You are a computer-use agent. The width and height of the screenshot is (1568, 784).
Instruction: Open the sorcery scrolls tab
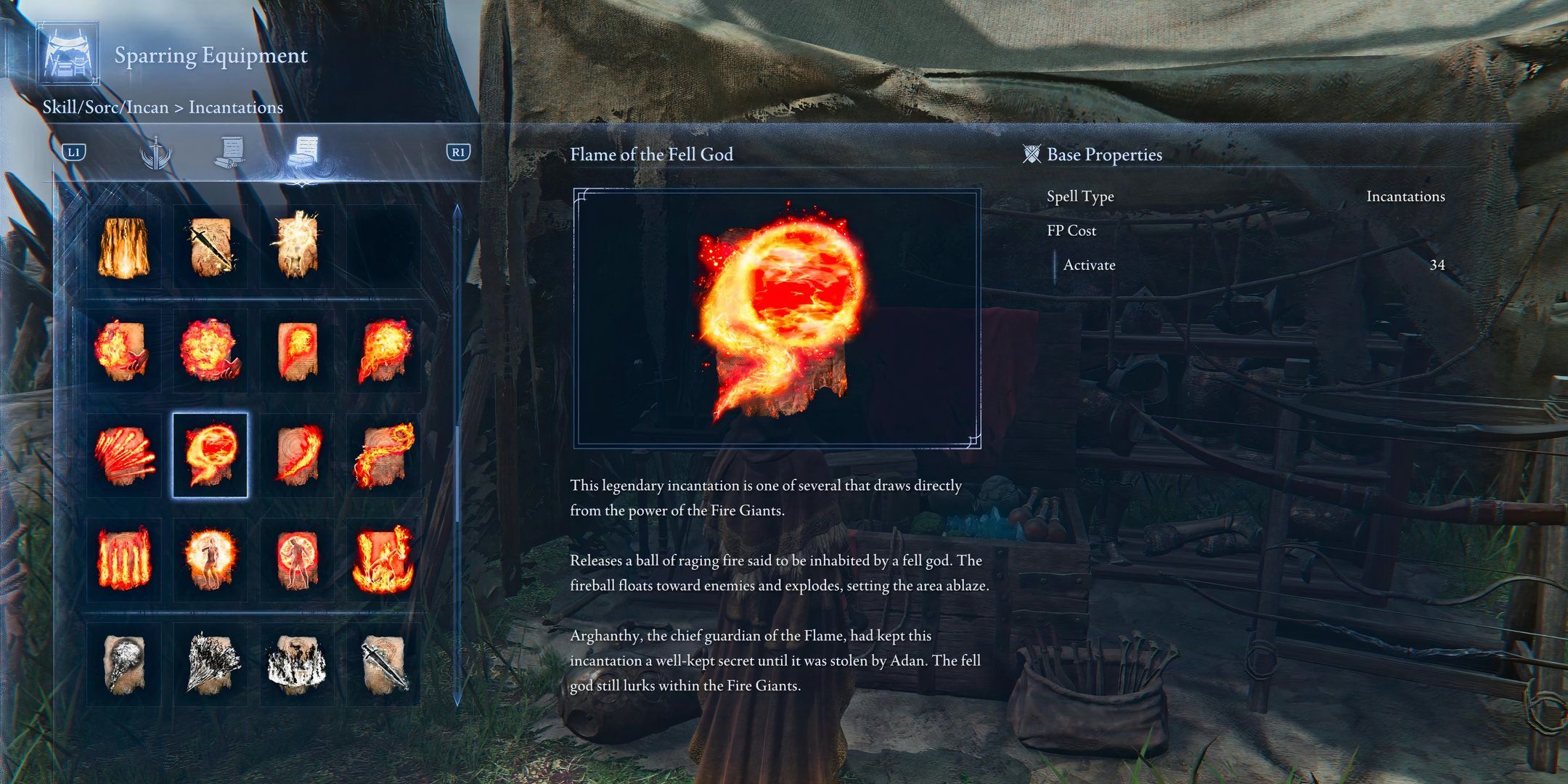click(x=229, y=153)
